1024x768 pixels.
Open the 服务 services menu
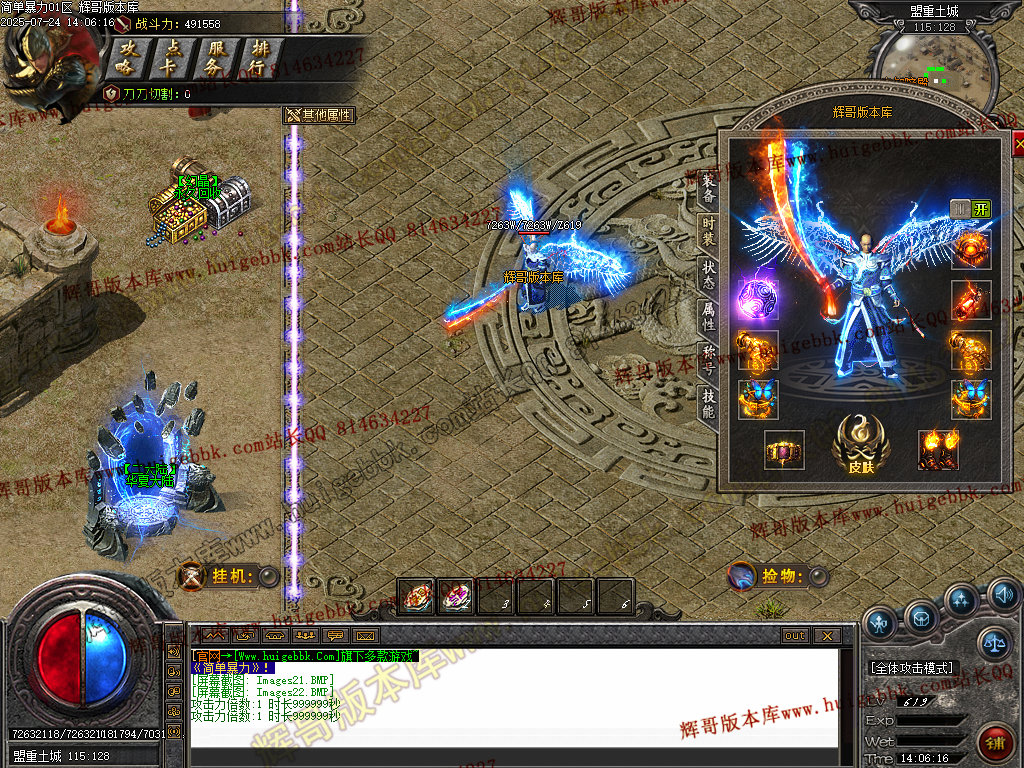tap(214, 57)
